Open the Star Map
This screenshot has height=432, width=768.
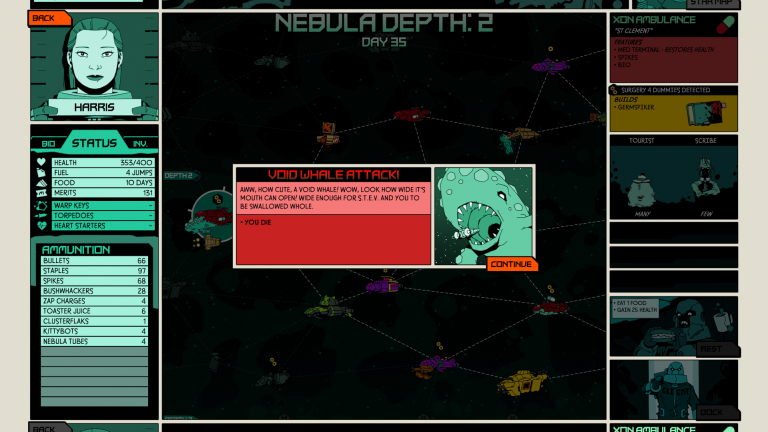point(699,4)
